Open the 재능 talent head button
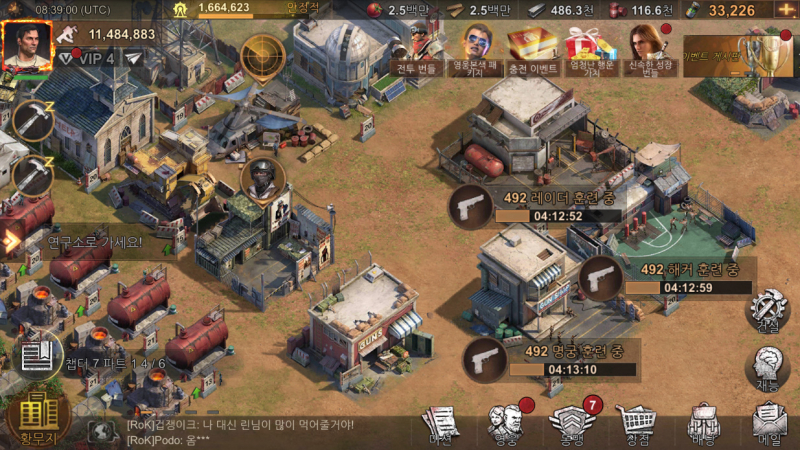 pyautogui.click(x=768, y=368)
